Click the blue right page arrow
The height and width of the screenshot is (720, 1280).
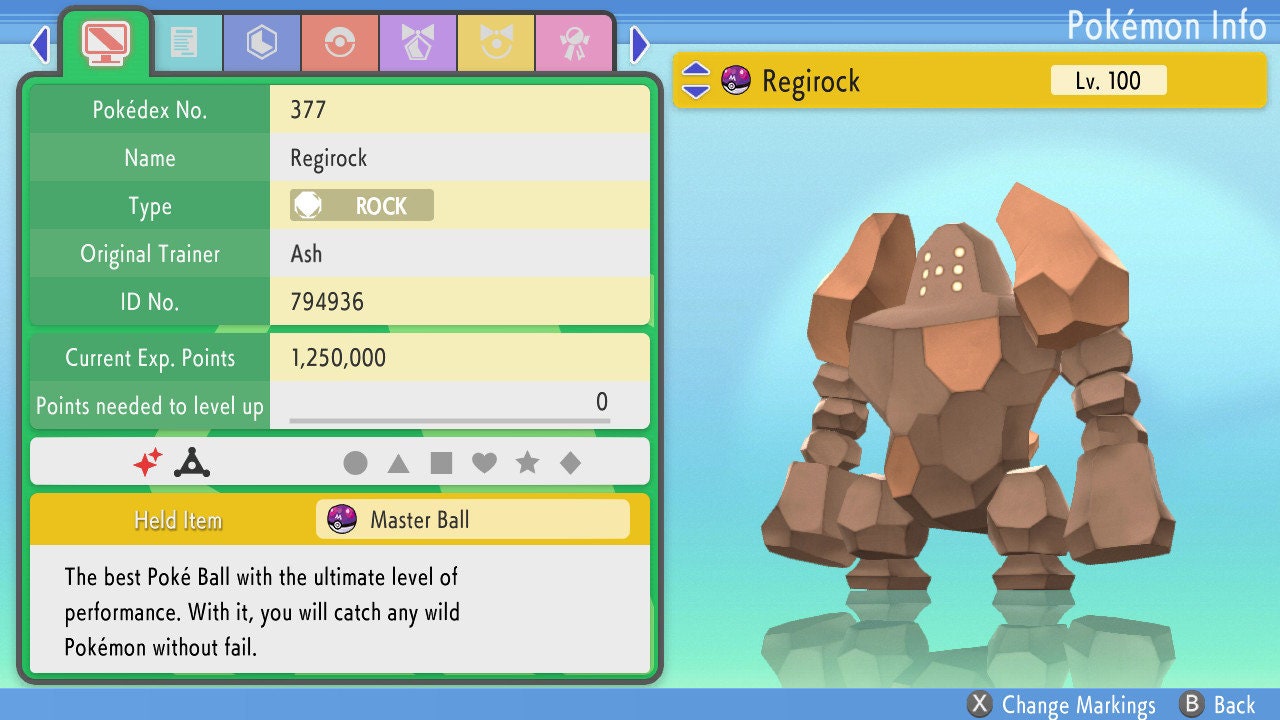point(637,45)
